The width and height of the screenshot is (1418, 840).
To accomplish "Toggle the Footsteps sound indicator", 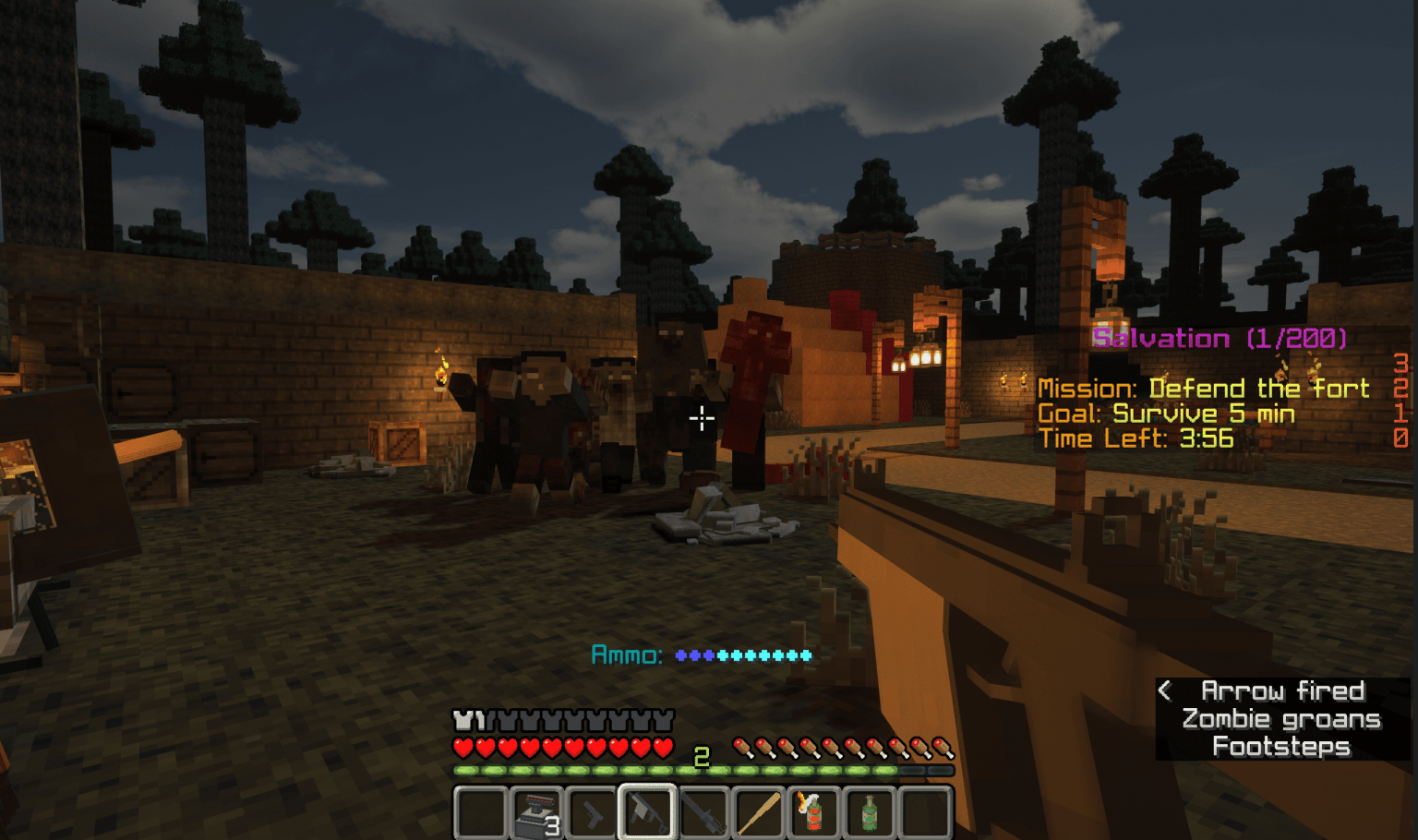I will (1281, 746).
